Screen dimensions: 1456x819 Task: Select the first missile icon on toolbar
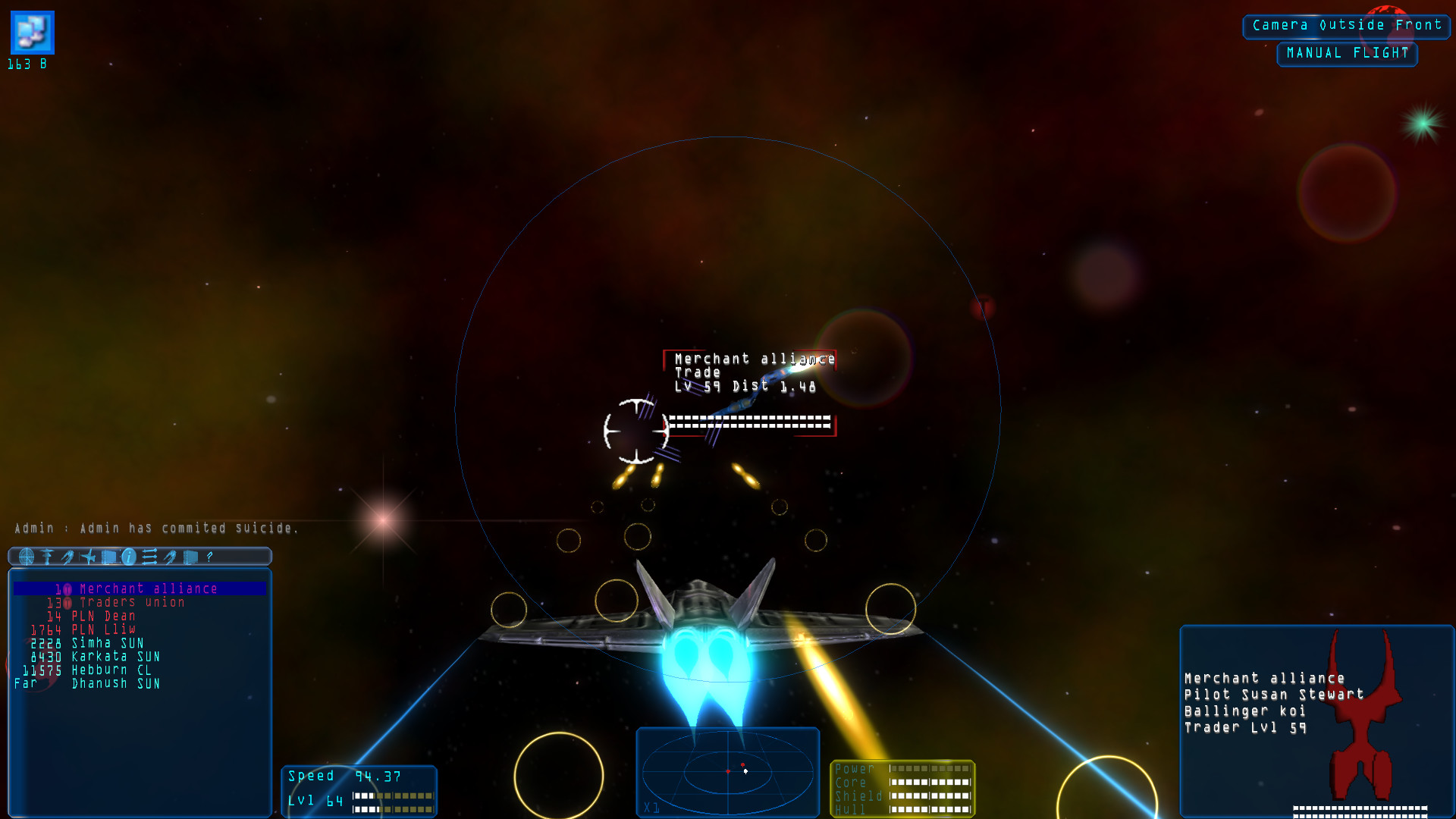(x=68, y=557)
